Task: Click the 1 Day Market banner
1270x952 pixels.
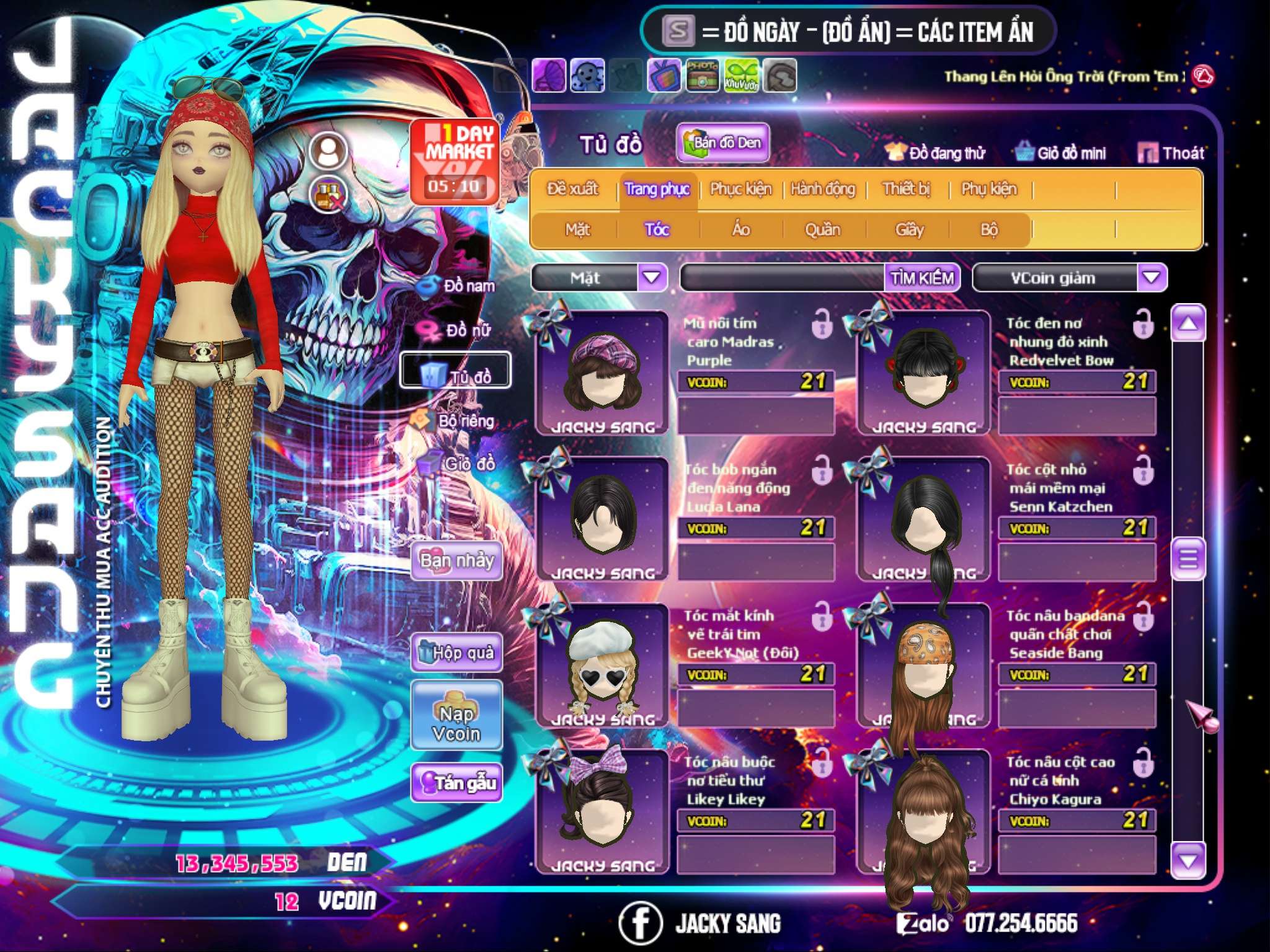Action: coord(455,161)
